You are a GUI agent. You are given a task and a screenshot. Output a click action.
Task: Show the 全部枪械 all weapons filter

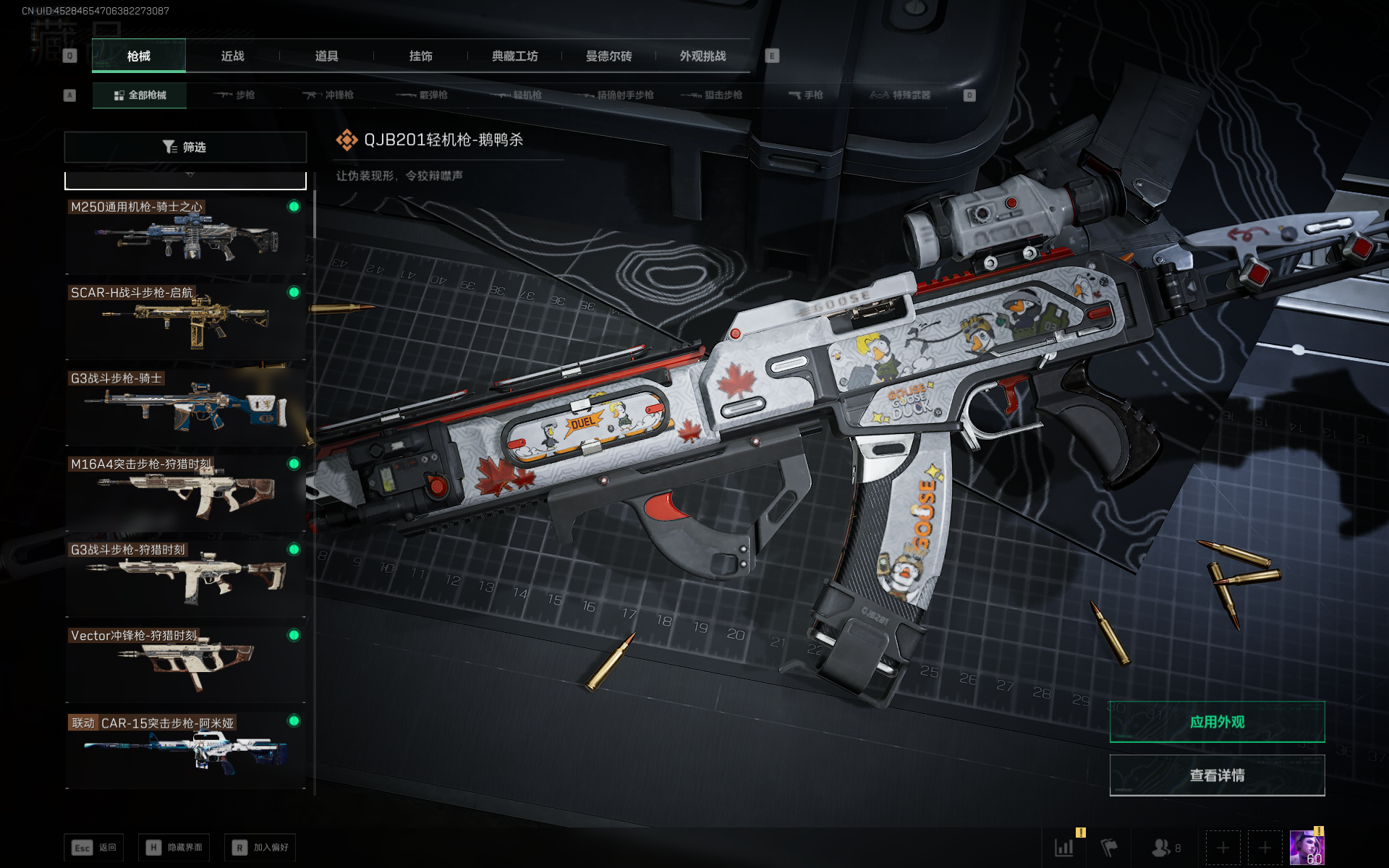tap(140, 95)
